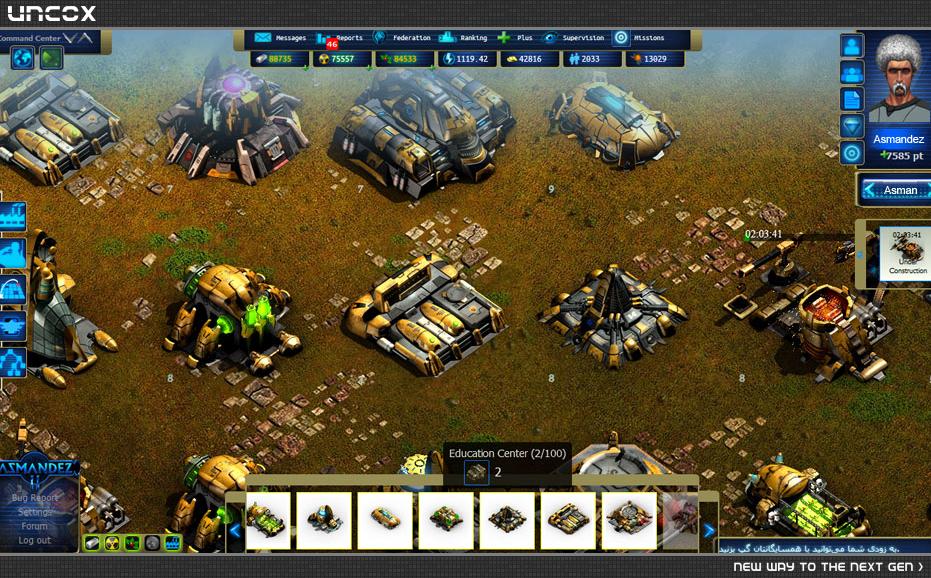The height and width of the screenshot is (578, 931).
Task: Open the Messages menu
Action: (281, 38)
